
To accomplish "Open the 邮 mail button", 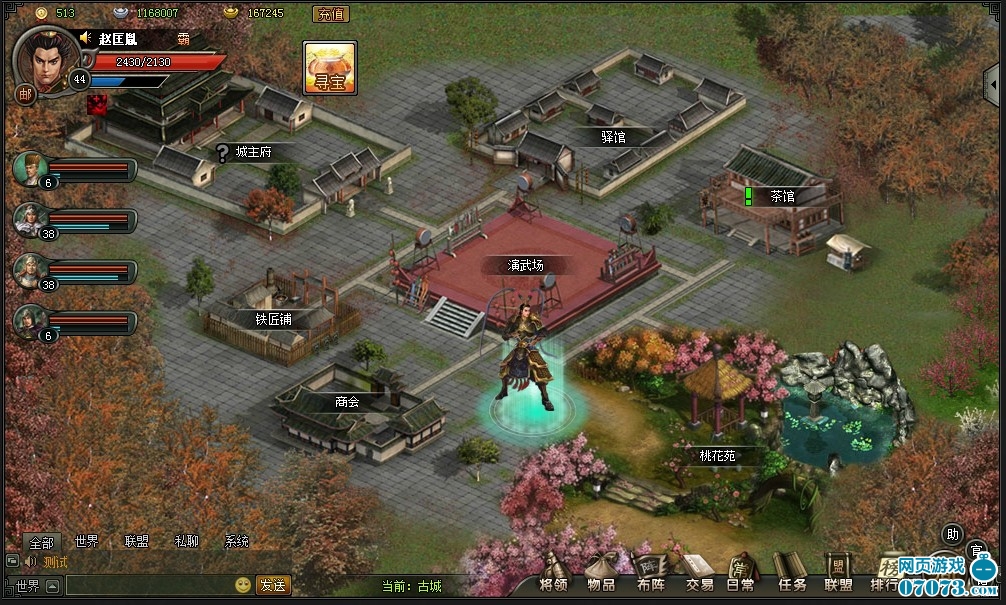I will (24, 94).
